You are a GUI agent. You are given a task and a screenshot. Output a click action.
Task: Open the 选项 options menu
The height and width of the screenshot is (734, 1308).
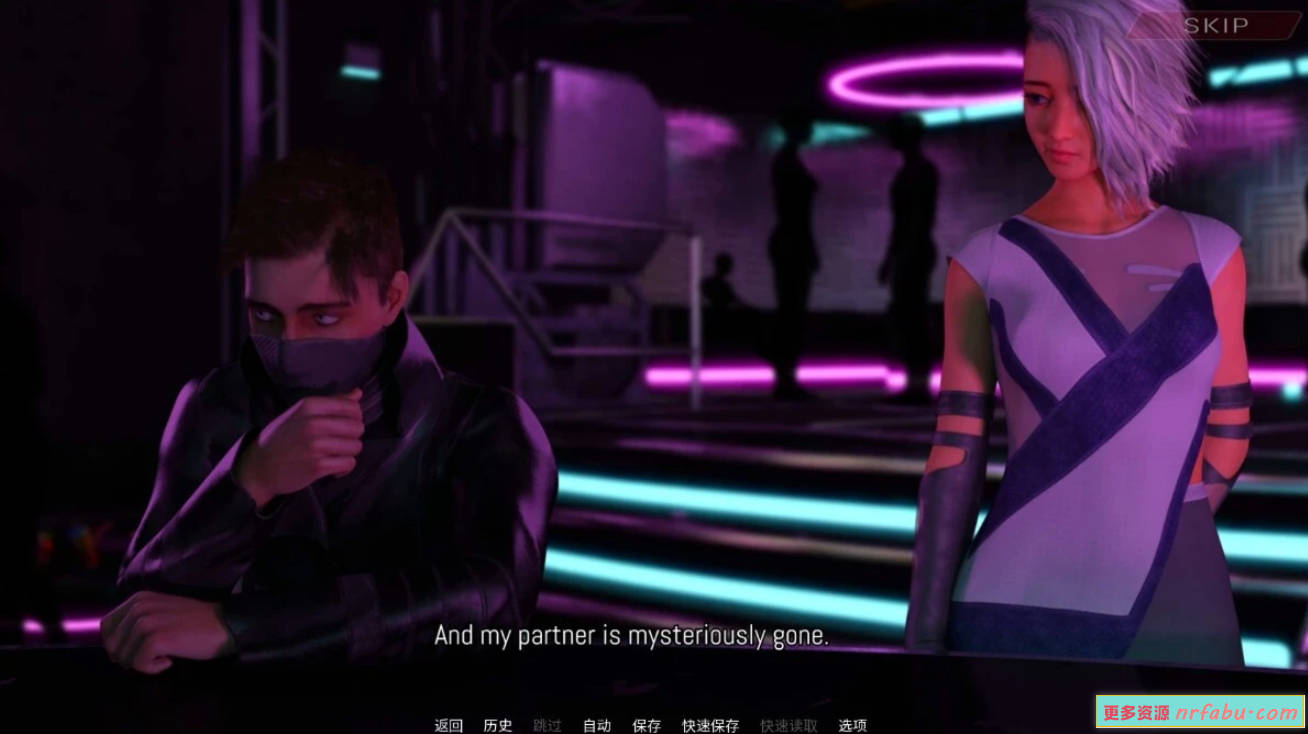(852, 725)
